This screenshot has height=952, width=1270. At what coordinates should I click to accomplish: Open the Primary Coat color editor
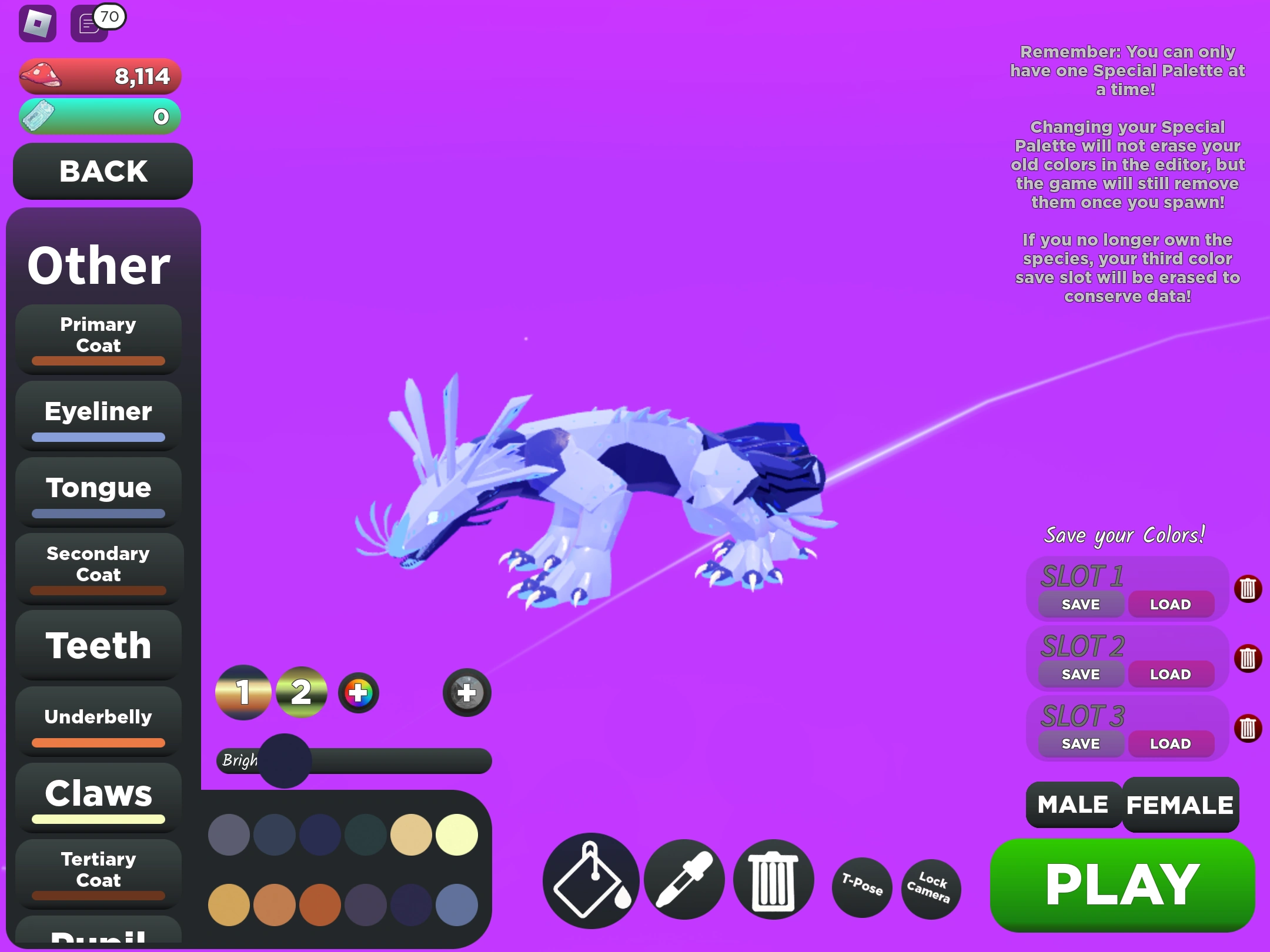[98, 338]
